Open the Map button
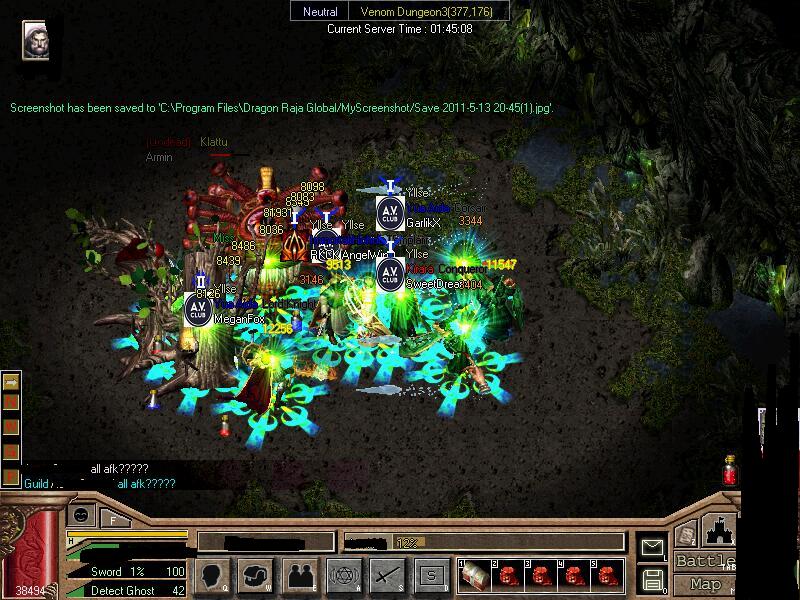Viewport: 800px width, 600px height. (706, 584)
